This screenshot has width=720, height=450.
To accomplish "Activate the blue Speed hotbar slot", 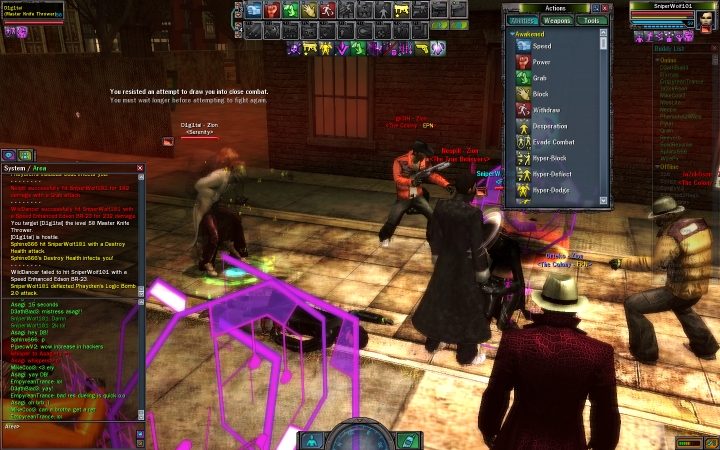I will click(254, 10).
